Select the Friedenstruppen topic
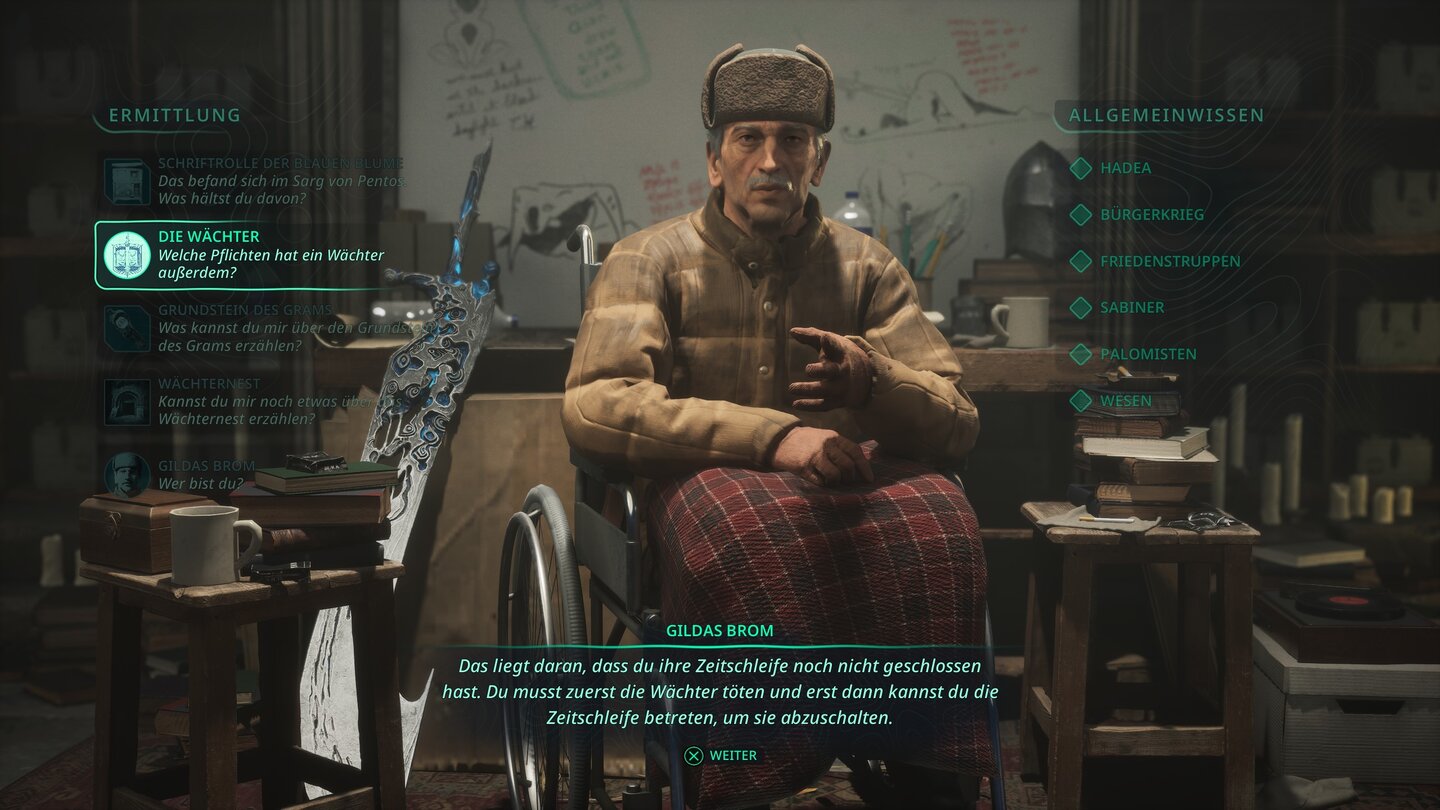The height and width of the screenshot is (810, 1440). 1169,261
